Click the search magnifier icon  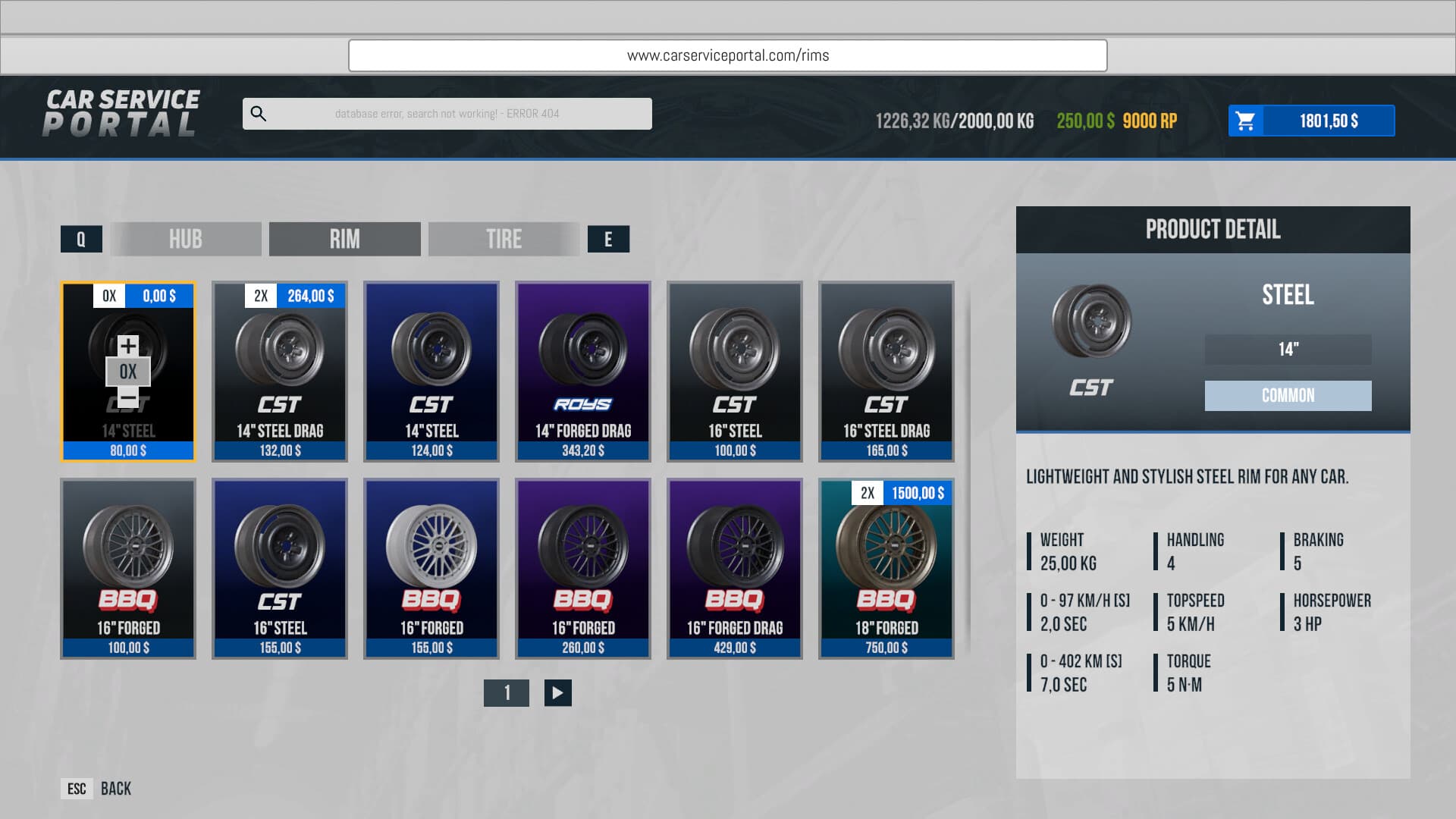pyautogui.click(x=259, y=113)
